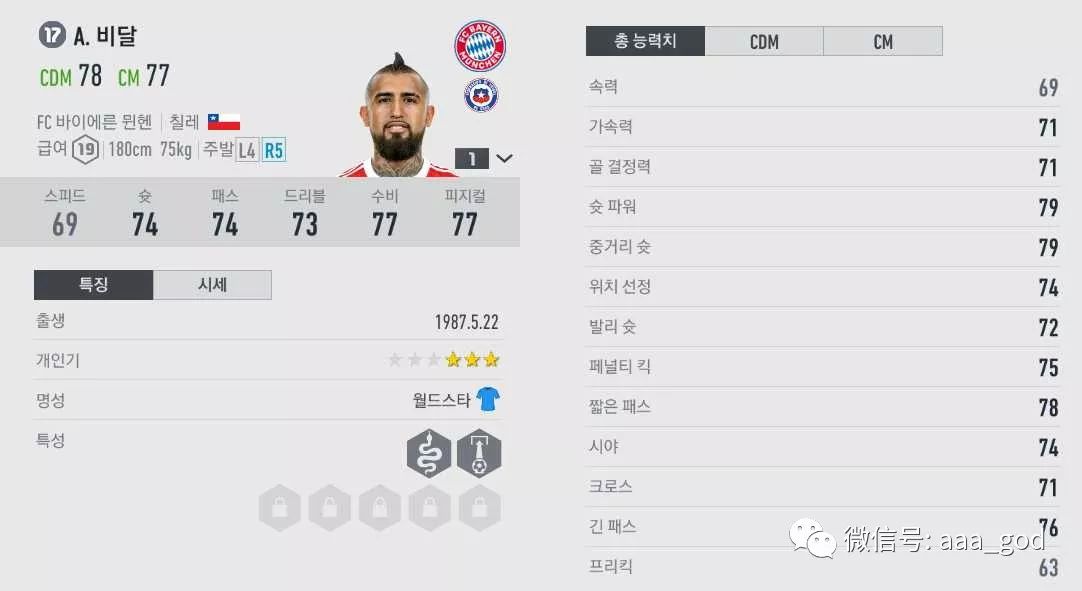Click the blue shirt icon beside 월드스타

[x=488, y=400]
